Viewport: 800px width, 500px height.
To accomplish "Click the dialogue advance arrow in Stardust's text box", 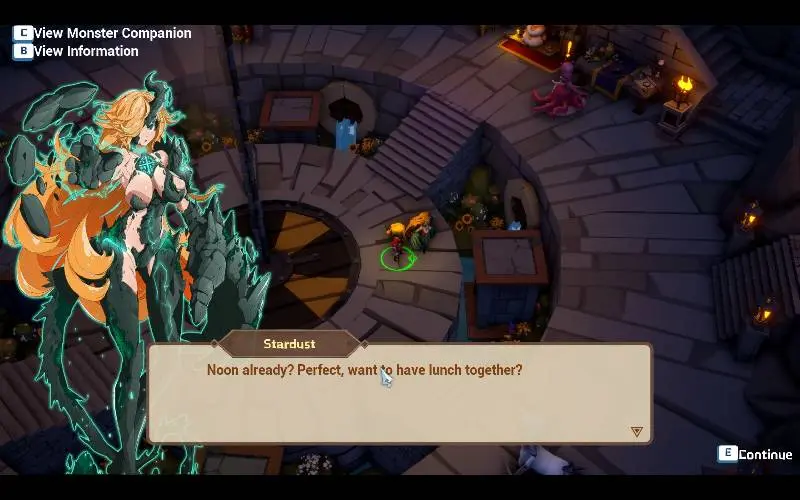I will coord(636,432).
